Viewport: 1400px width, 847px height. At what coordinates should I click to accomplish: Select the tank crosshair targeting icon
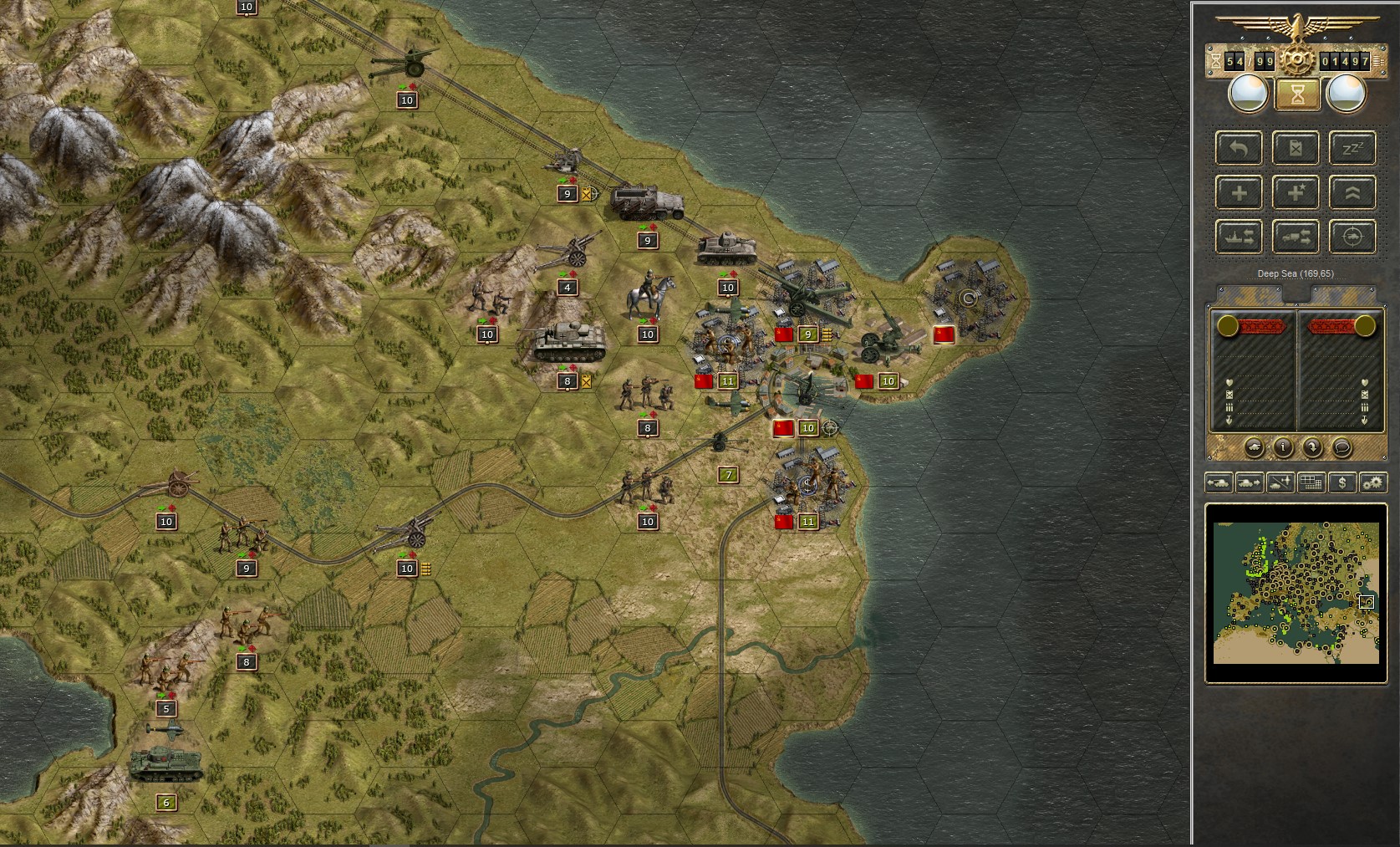point(1352,237)
